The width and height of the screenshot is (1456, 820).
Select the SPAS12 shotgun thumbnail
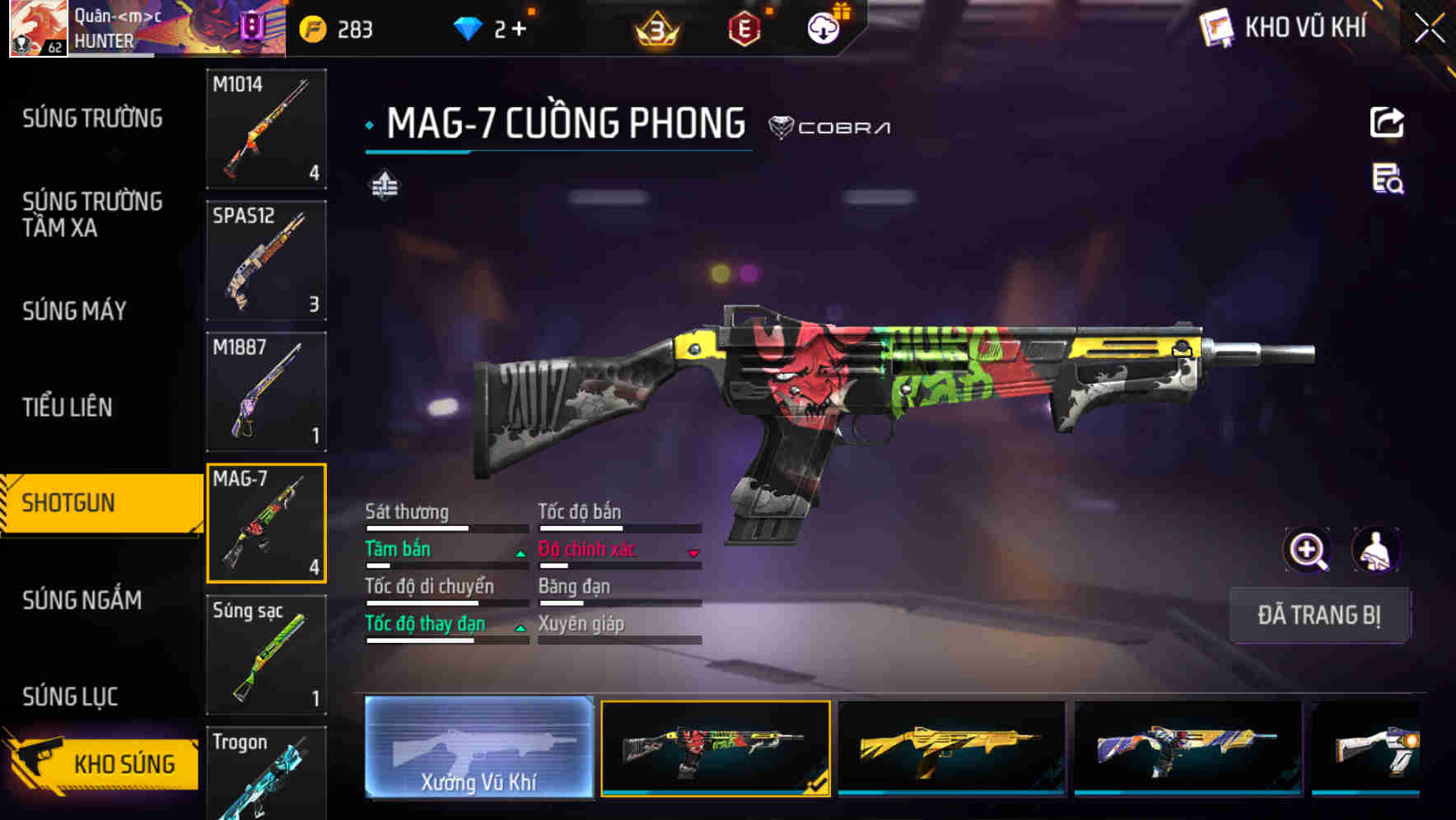click(x=266, y=259)
